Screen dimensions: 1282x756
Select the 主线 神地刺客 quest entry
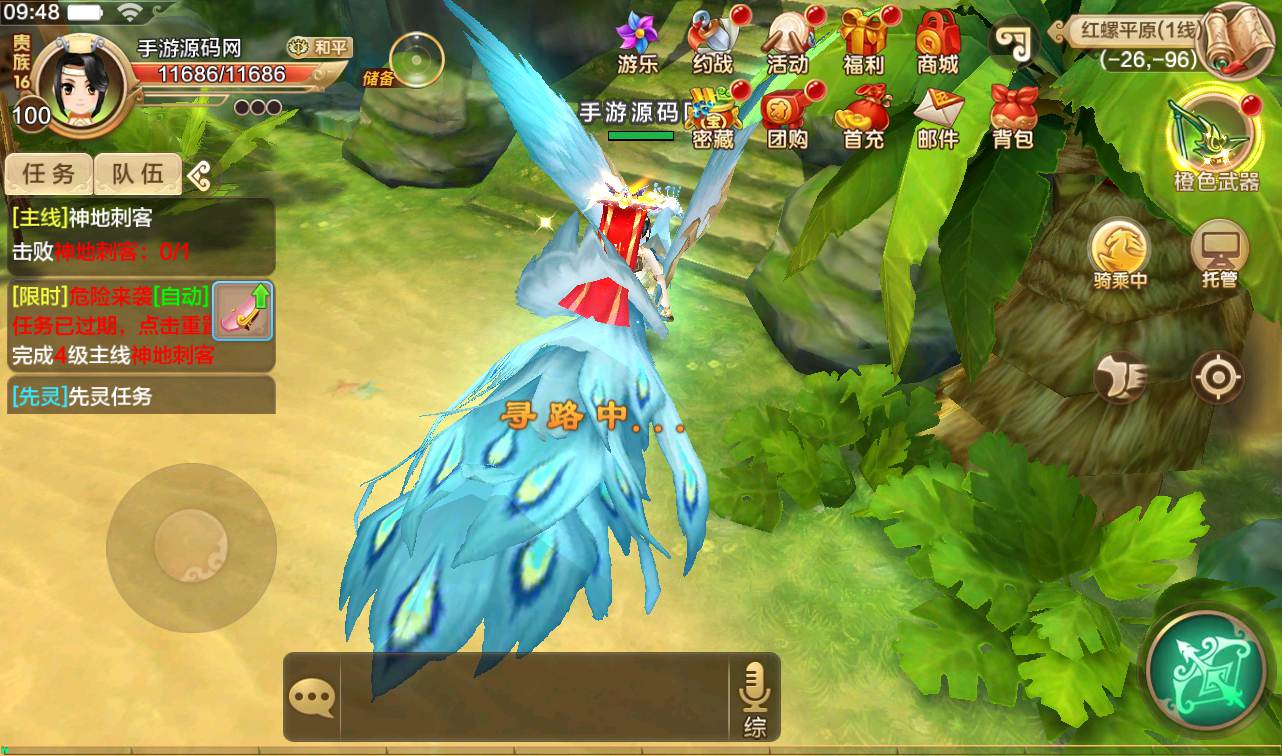pyautogui.click(x=140, y=234)
